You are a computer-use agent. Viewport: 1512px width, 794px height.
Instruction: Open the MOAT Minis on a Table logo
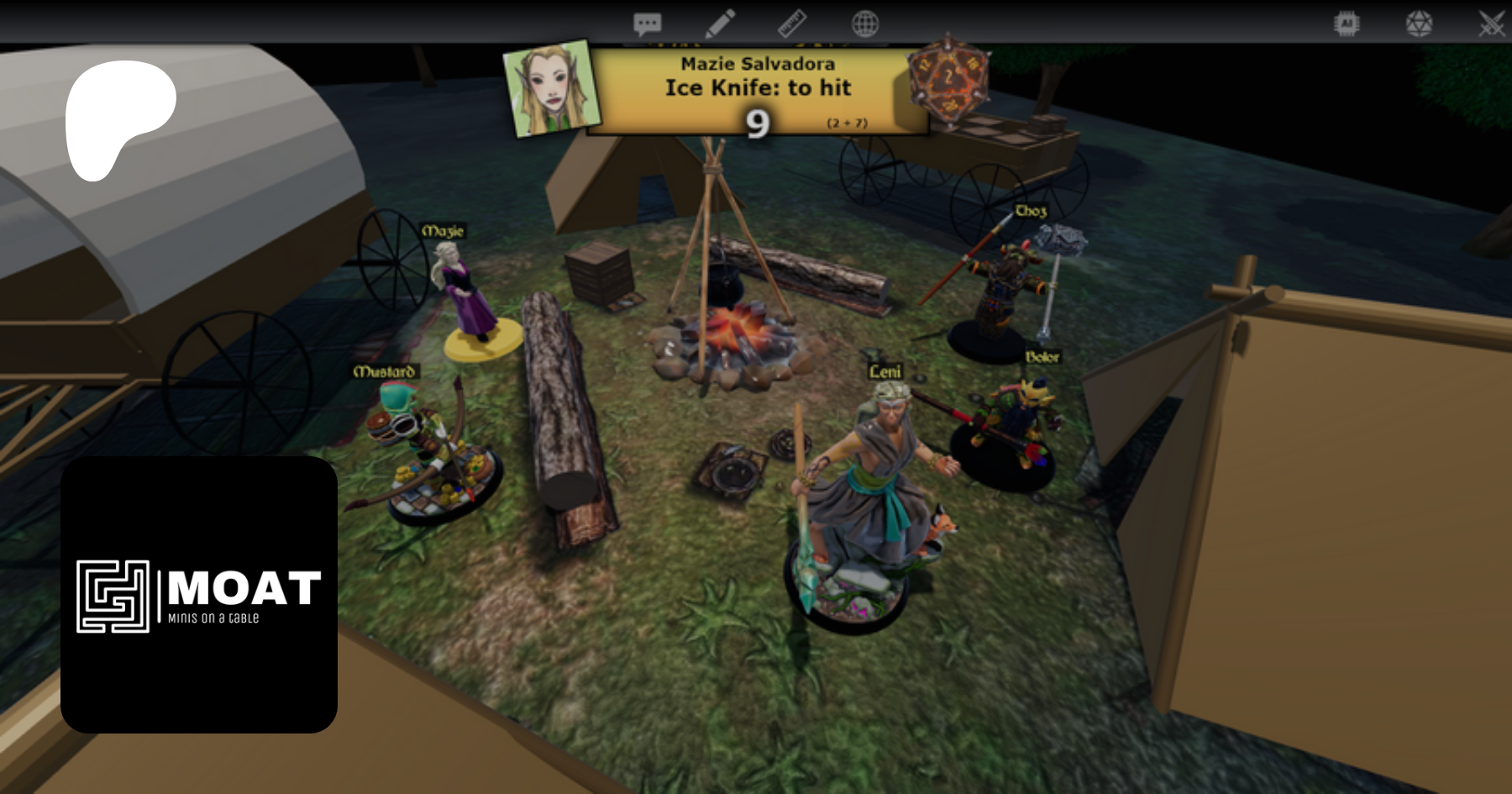(x=199, y=595)
